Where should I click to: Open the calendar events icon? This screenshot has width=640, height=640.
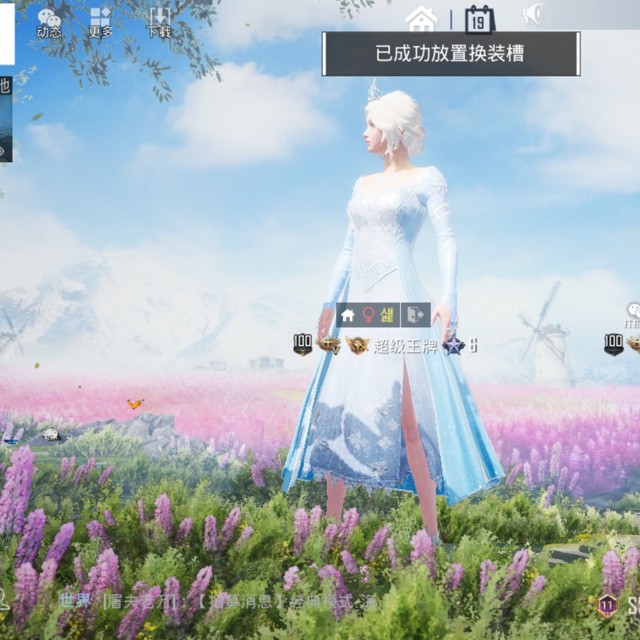(x=480, y=18)
